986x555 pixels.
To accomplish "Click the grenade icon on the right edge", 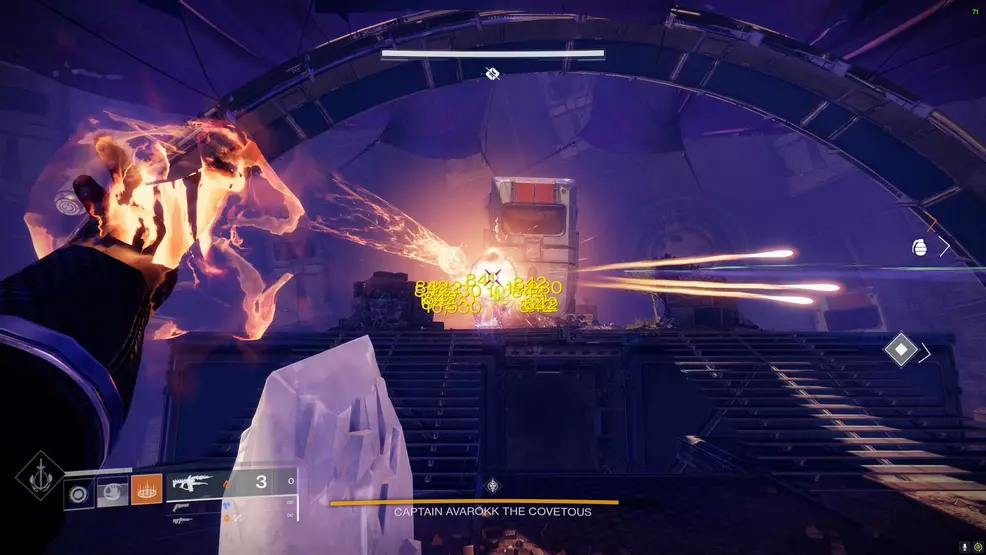I will click(920, 247).
